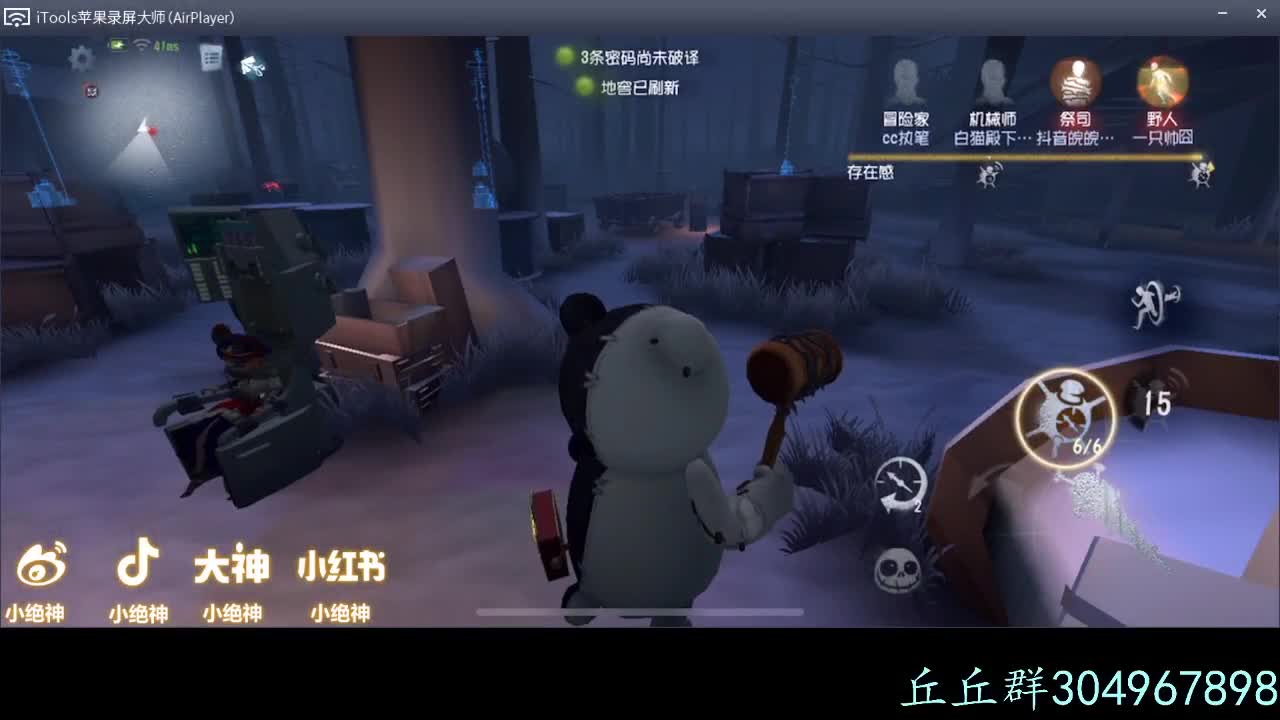Open the quick message panel icon at top
1280x720 pixels.
[210, 58]
